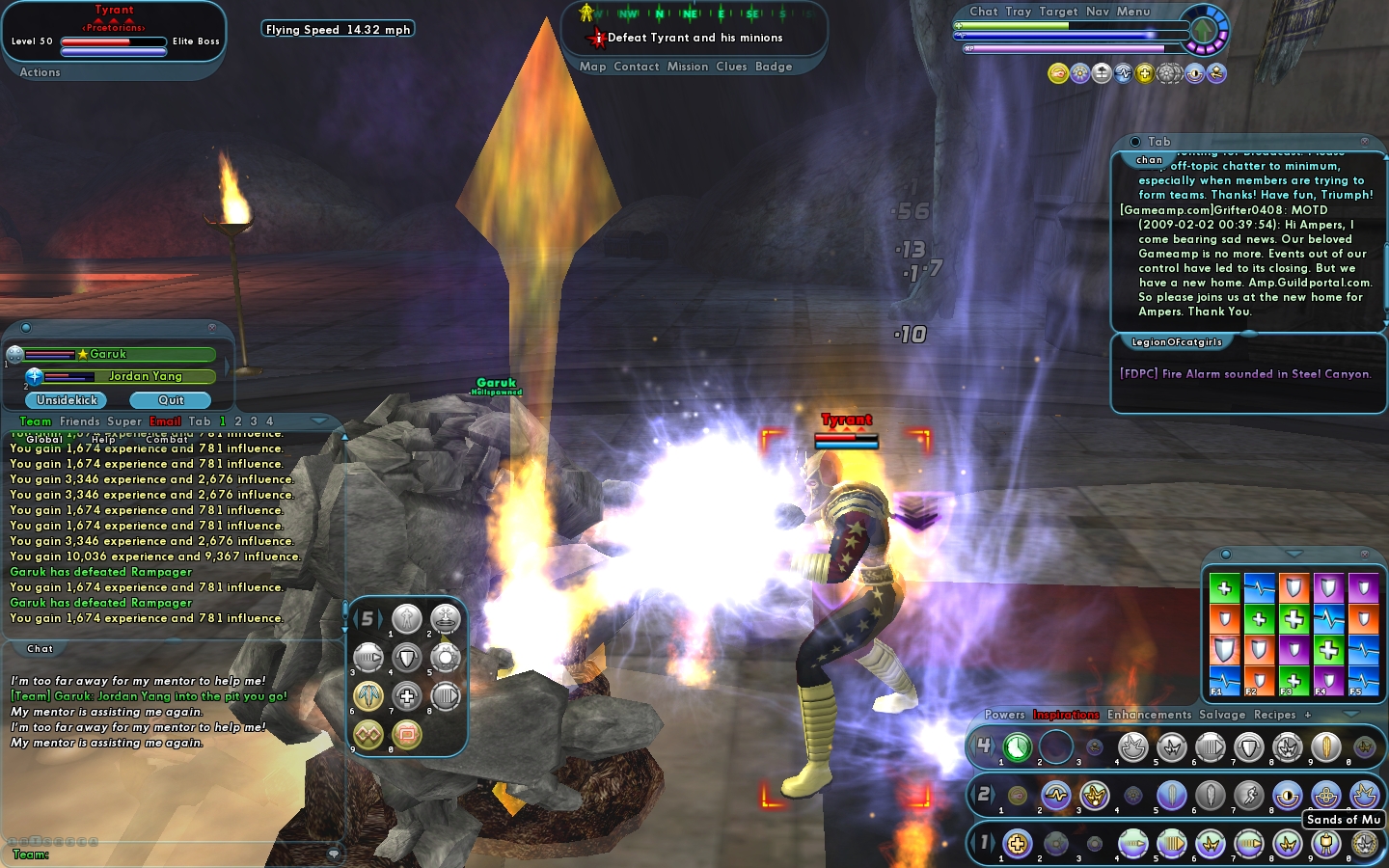The image size is (1389, 868).
Task: Toggle the Nav window
Action: (1098, 12)
